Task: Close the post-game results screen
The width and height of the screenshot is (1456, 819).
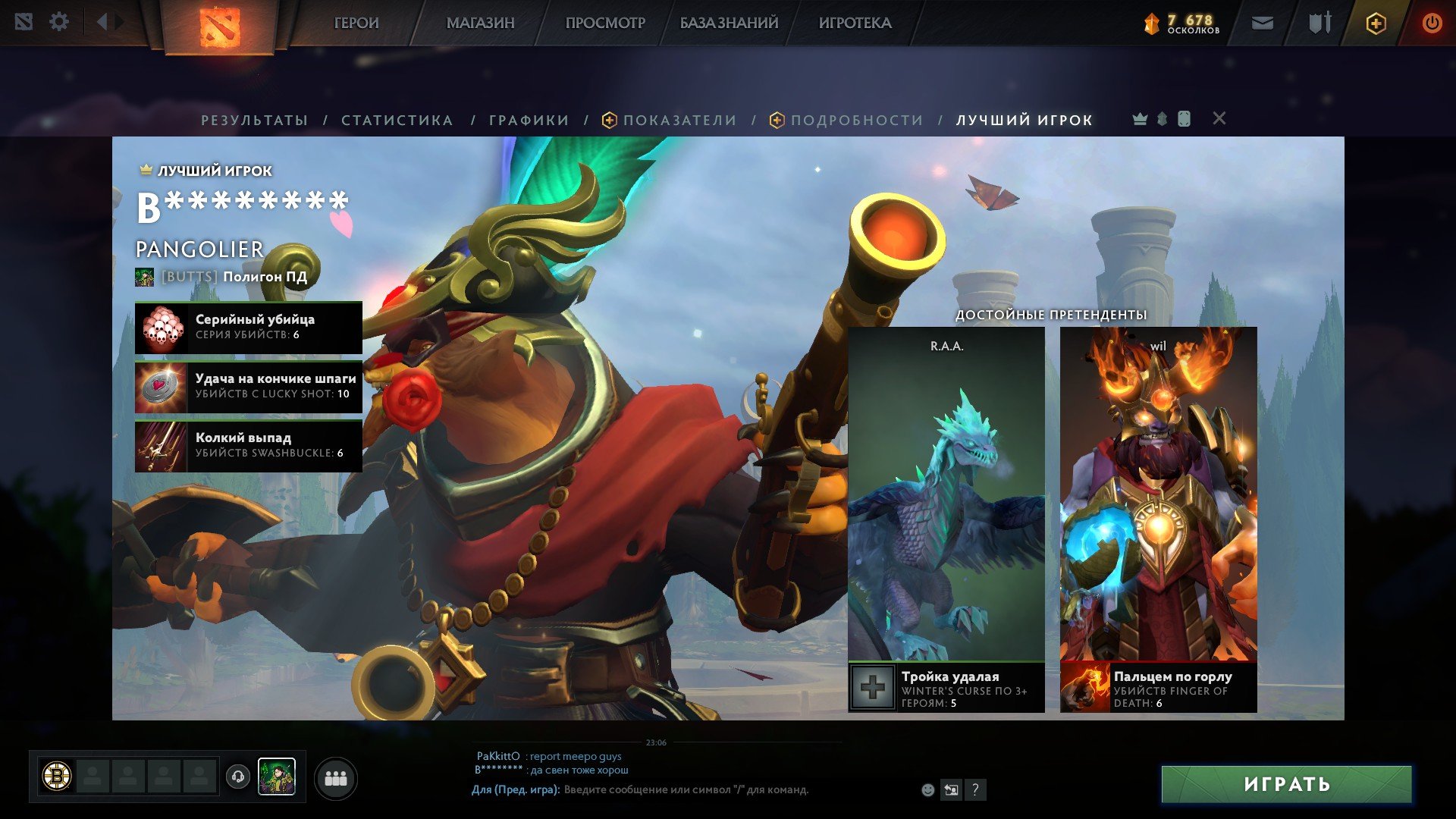Action: [x=1219, y=118]
